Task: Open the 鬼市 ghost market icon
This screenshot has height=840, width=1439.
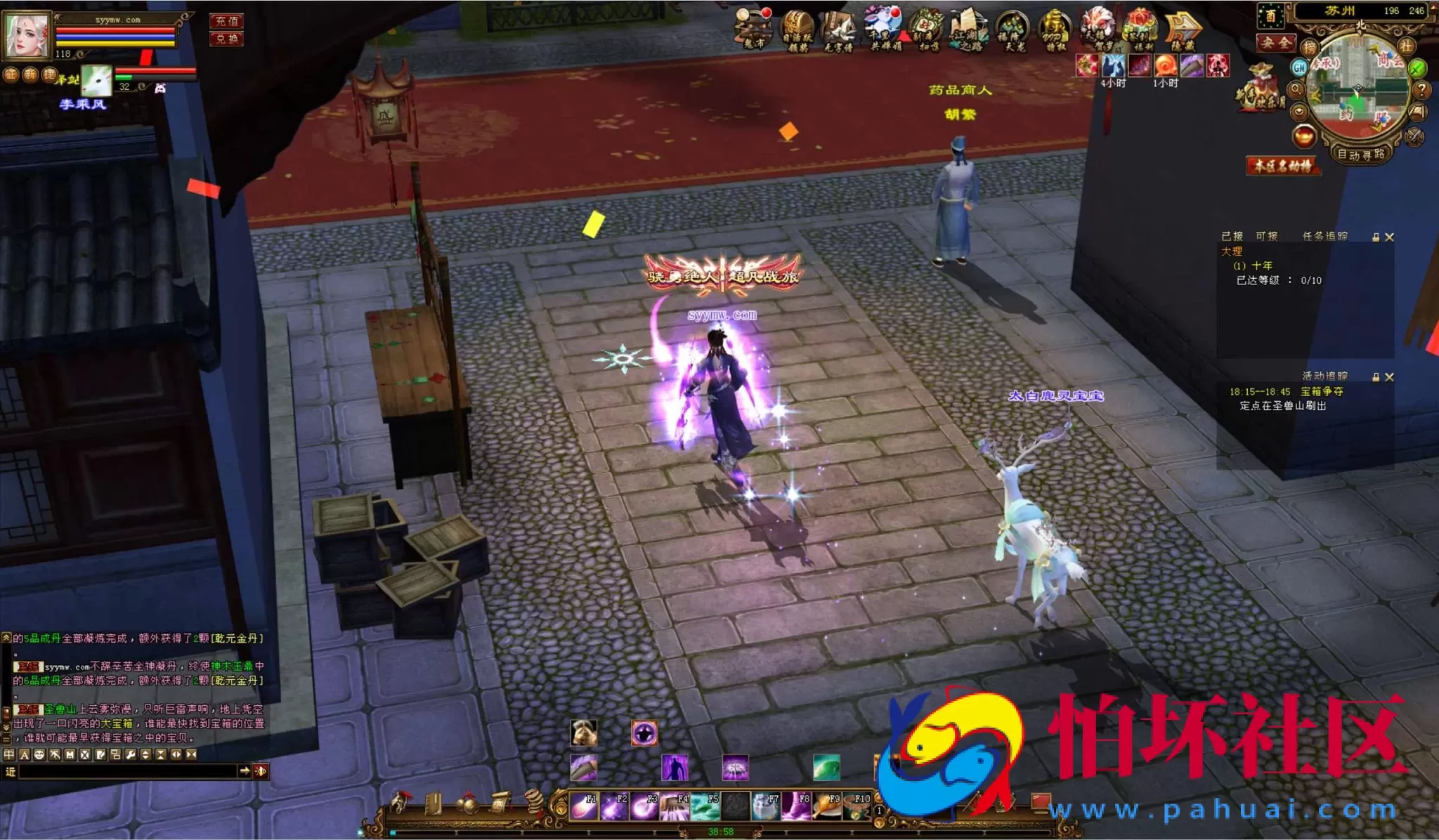Action: tap(753, 29)
